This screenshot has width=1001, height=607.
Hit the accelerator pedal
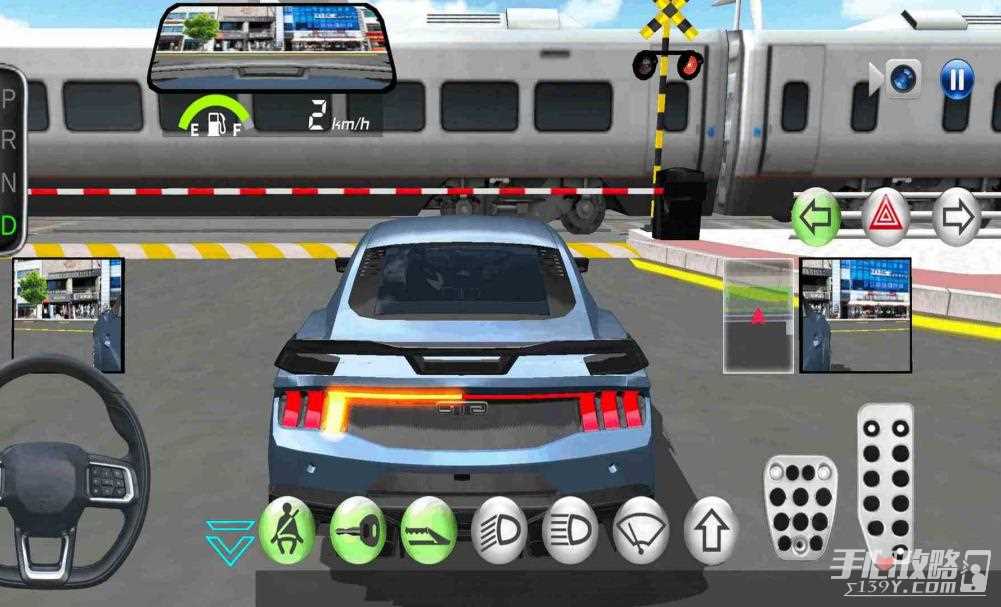(x=886, y=478)
